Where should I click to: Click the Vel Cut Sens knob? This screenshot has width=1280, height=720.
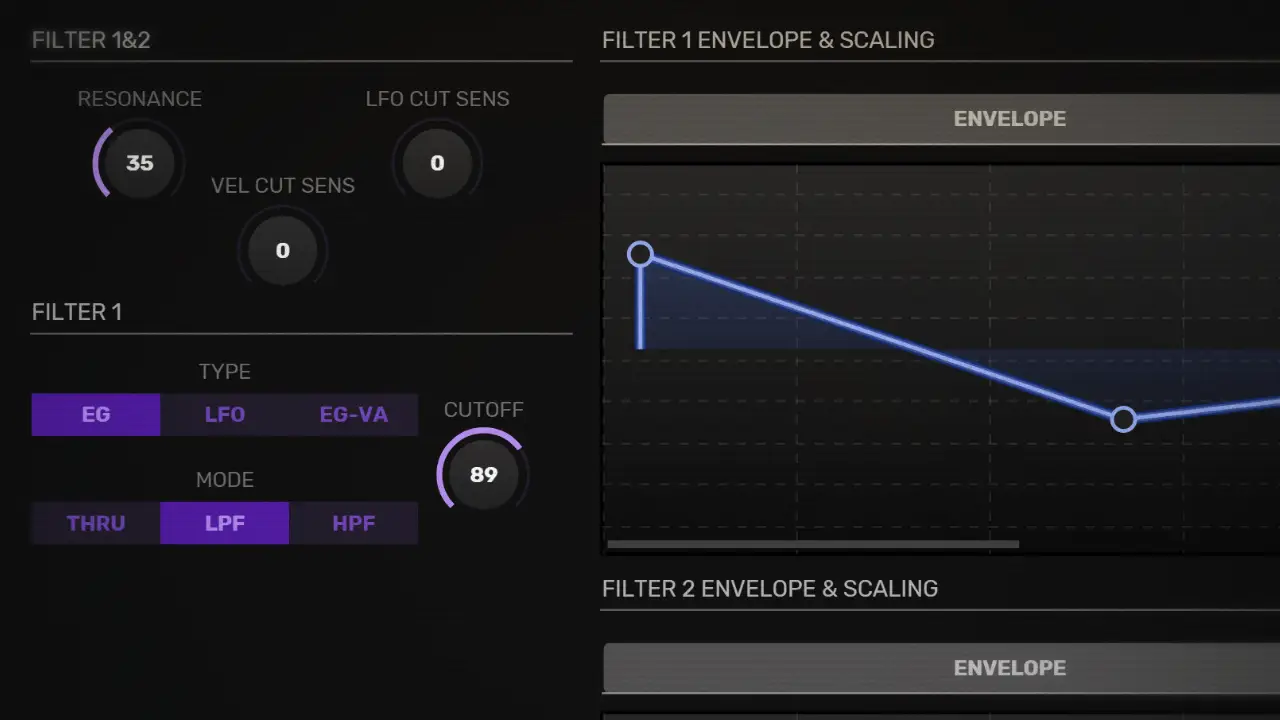pos(282,250)
